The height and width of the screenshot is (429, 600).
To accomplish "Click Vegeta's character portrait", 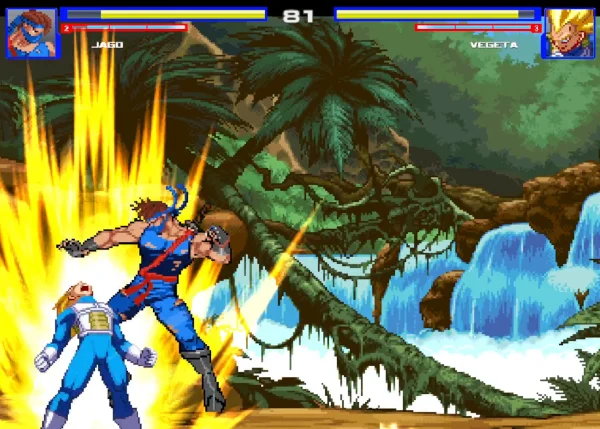I will click(567, 33).
